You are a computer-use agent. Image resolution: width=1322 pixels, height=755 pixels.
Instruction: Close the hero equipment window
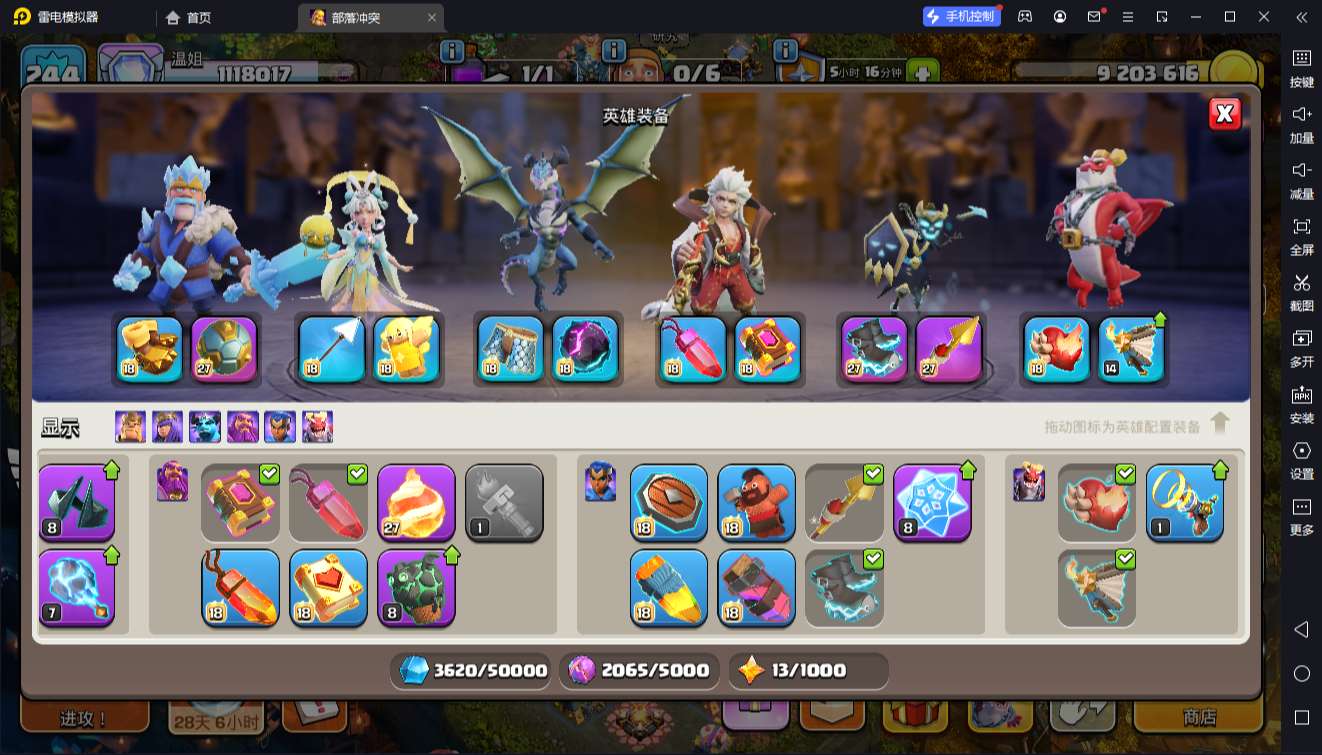tap(1224, 114)
